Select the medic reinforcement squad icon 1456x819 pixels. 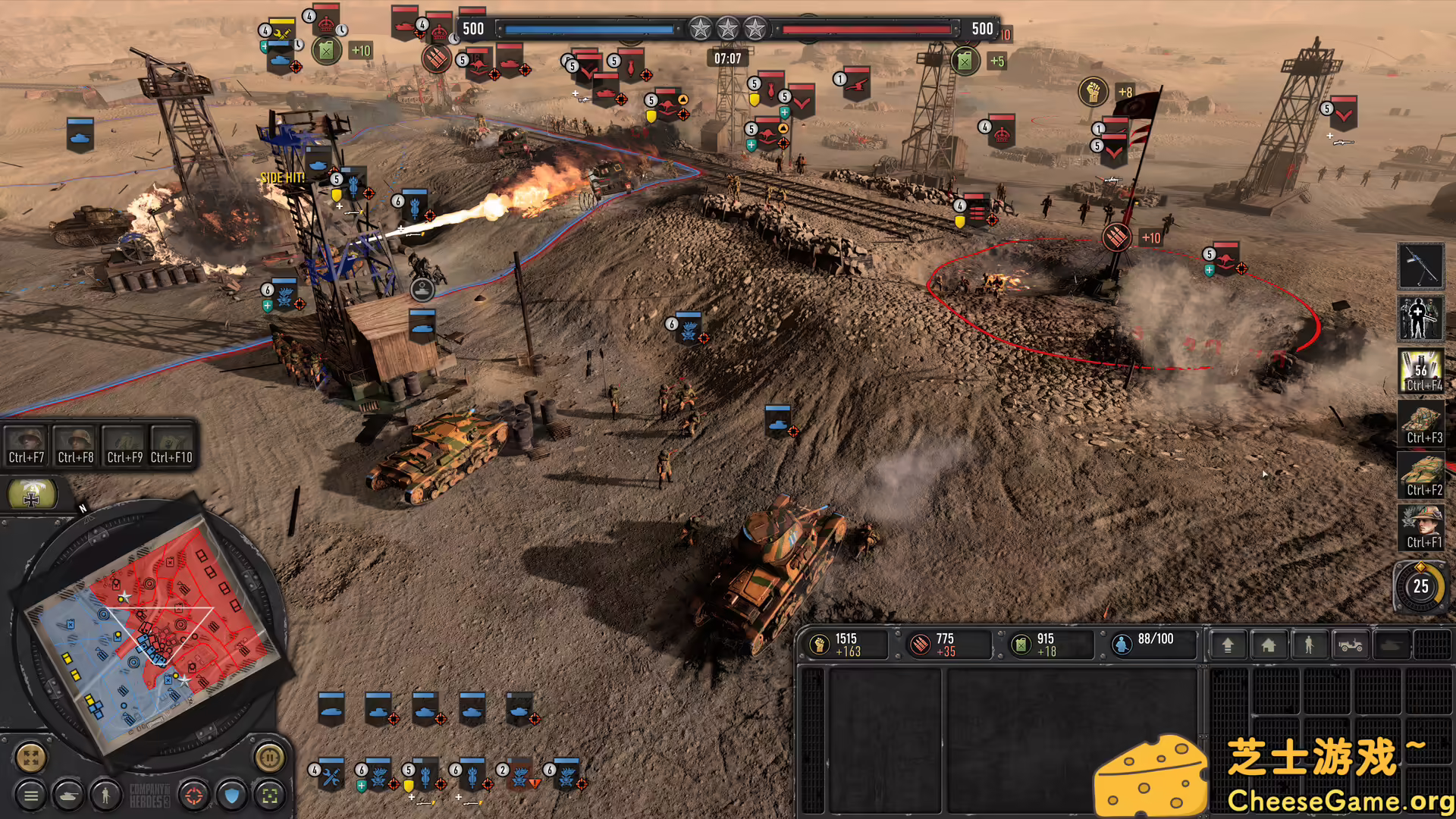pos(1420,317)
